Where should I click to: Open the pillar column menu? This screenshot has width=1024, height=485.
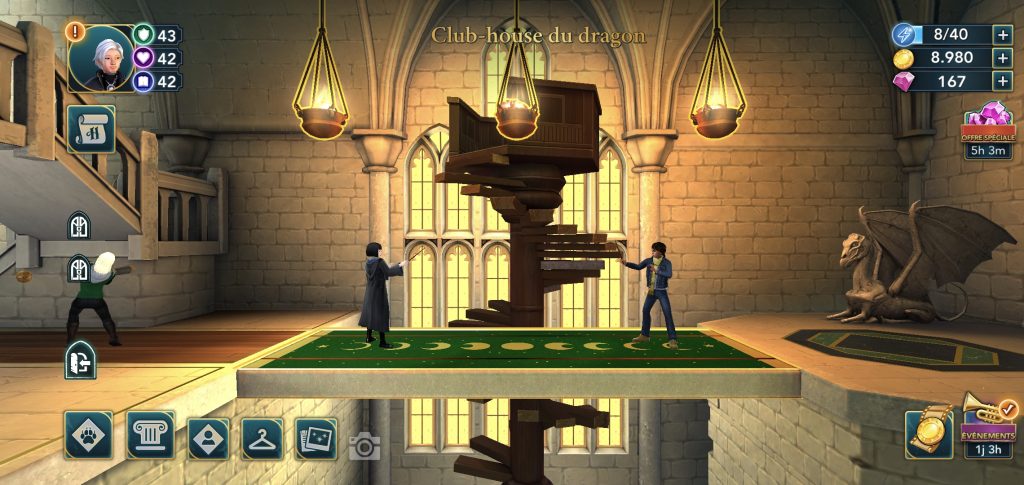point(150,435)
